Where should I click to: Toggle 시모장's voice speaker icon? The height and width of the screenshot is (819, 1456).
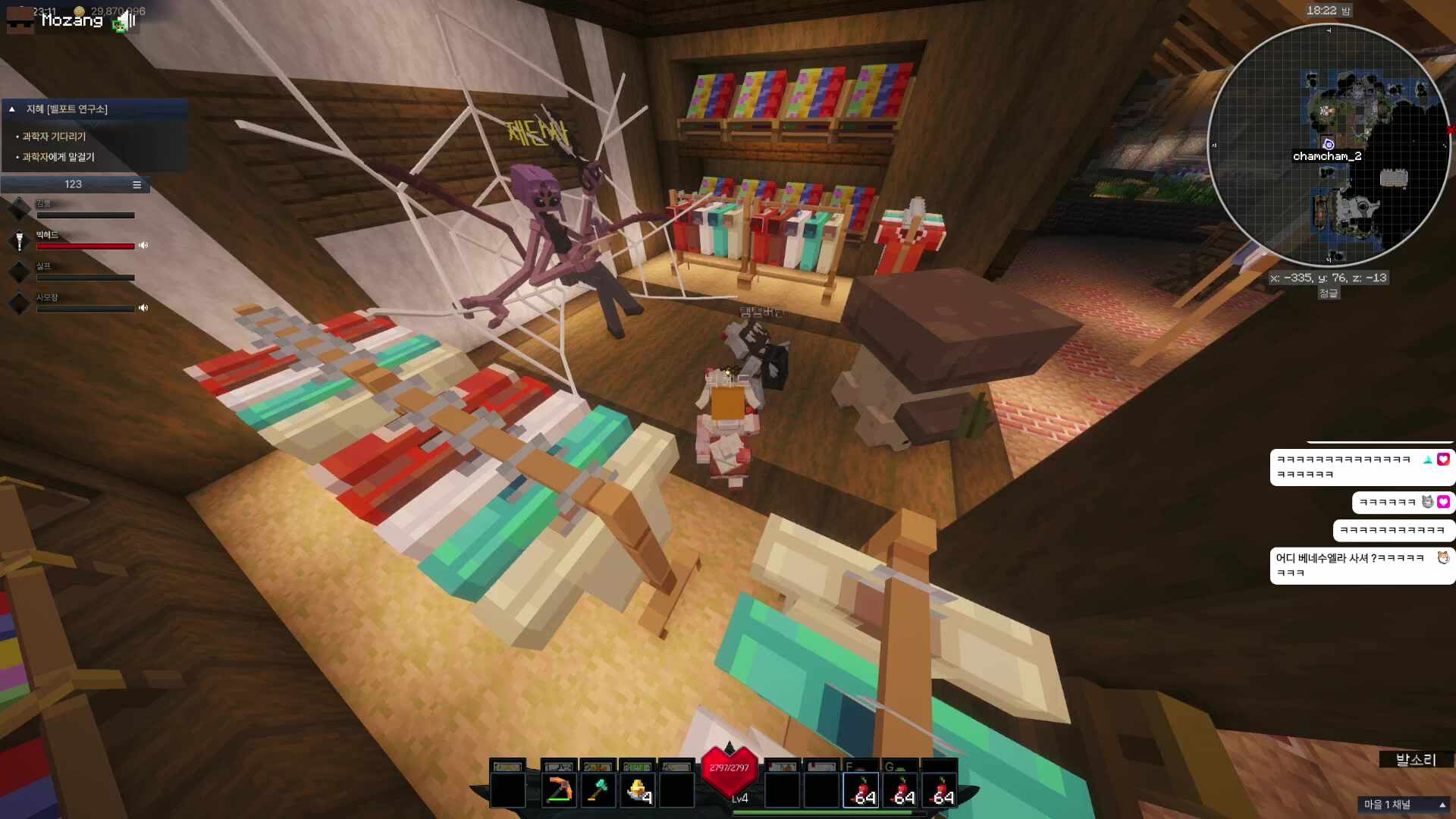pyautogui.click(x=143, y=308)
